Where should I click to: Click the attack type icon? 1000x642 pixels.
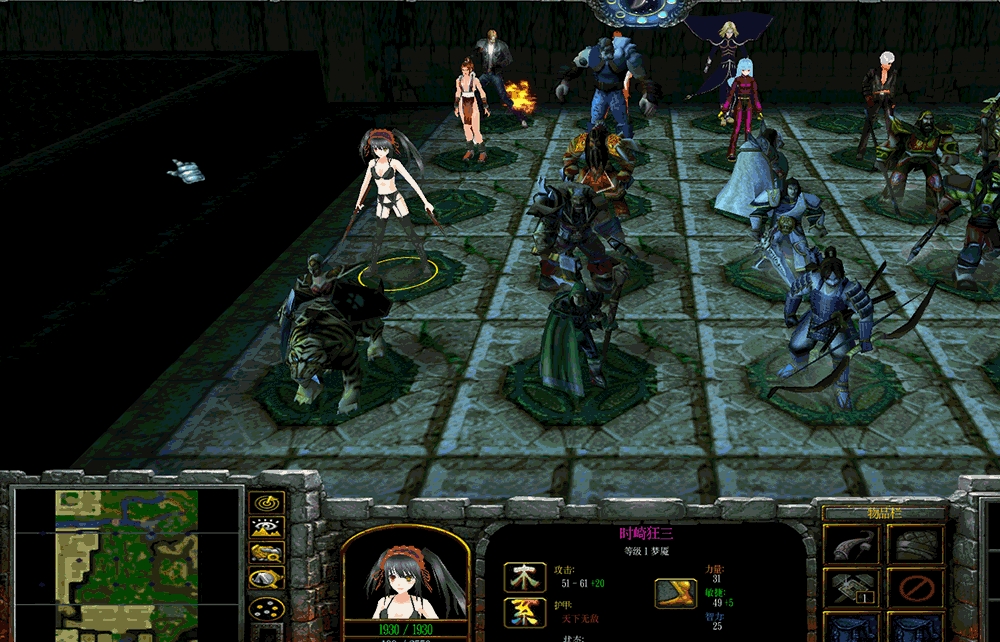525,577
